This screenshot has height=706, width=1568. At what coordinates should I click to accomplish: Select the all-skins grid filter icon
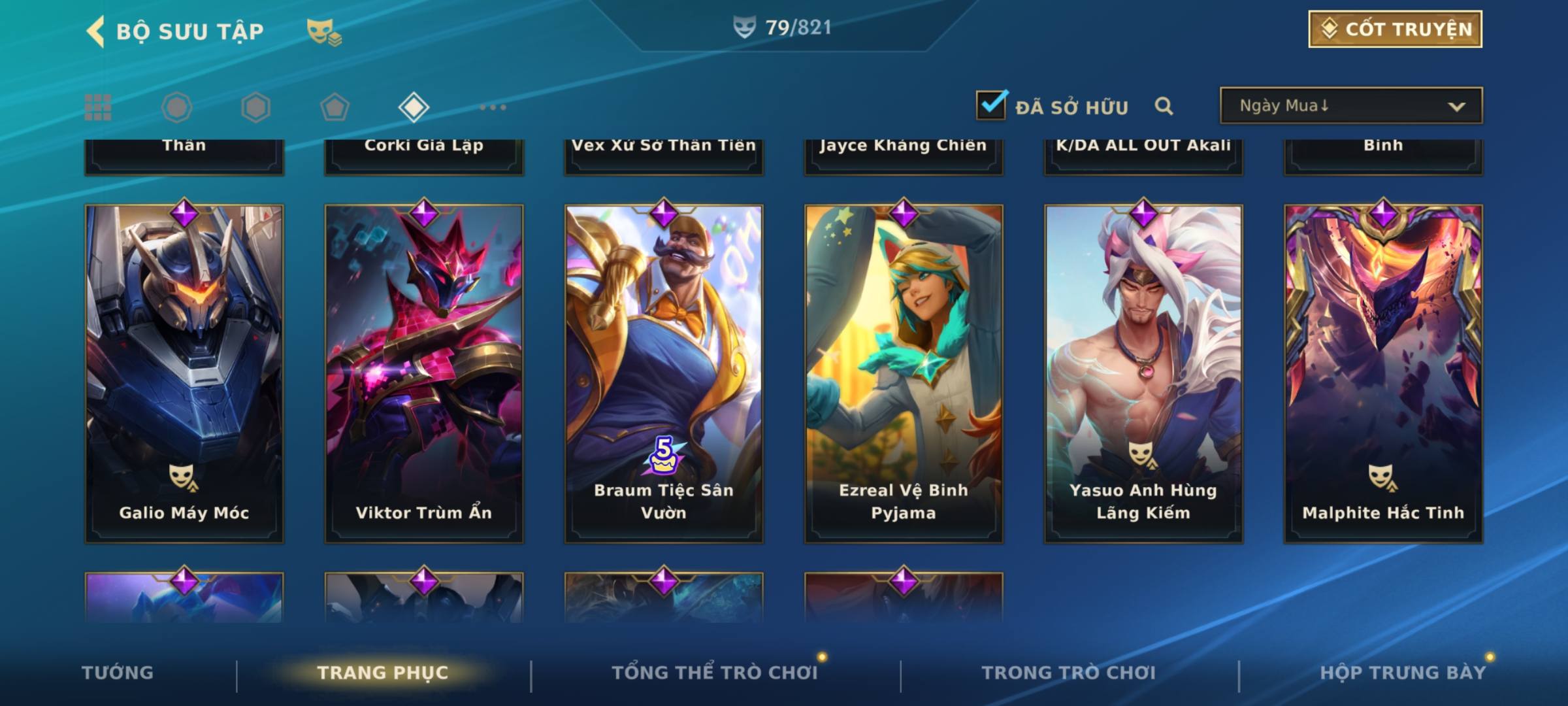tap(98, 107)
